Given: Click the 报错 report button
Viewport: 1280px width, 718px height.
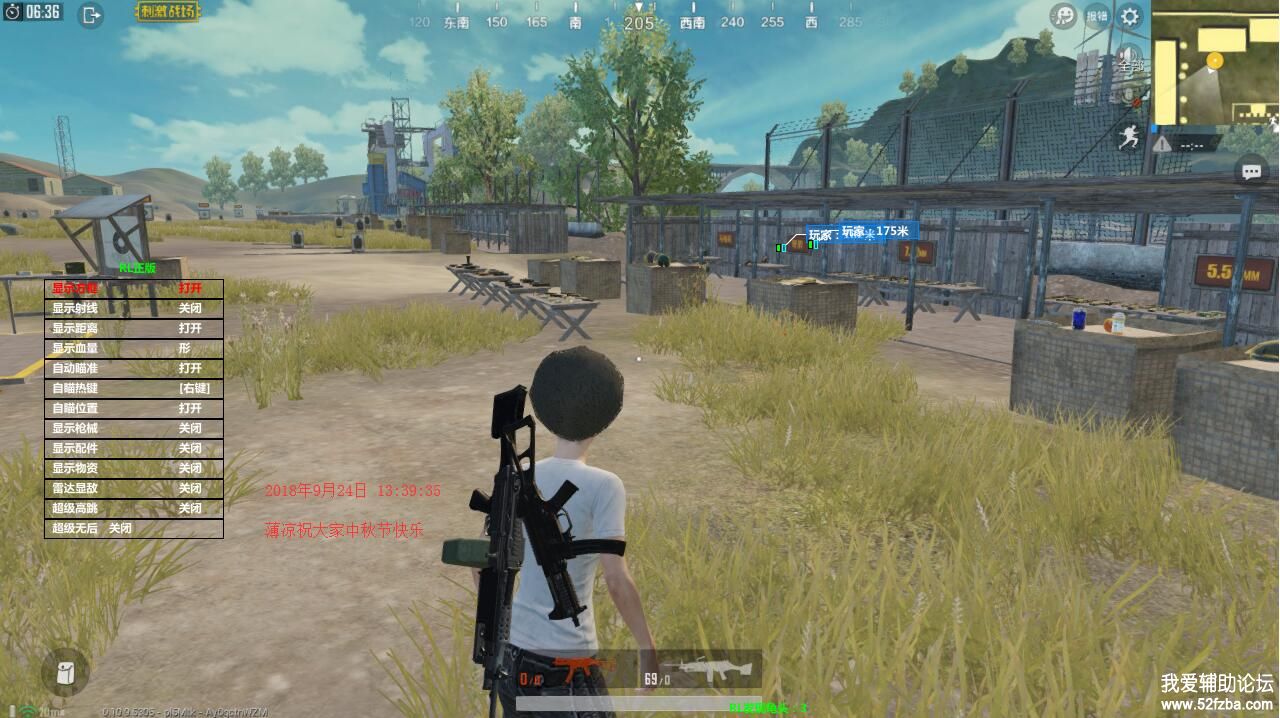Looking at the screenshot, I should pyautogui.click(x=1097, y=16).
